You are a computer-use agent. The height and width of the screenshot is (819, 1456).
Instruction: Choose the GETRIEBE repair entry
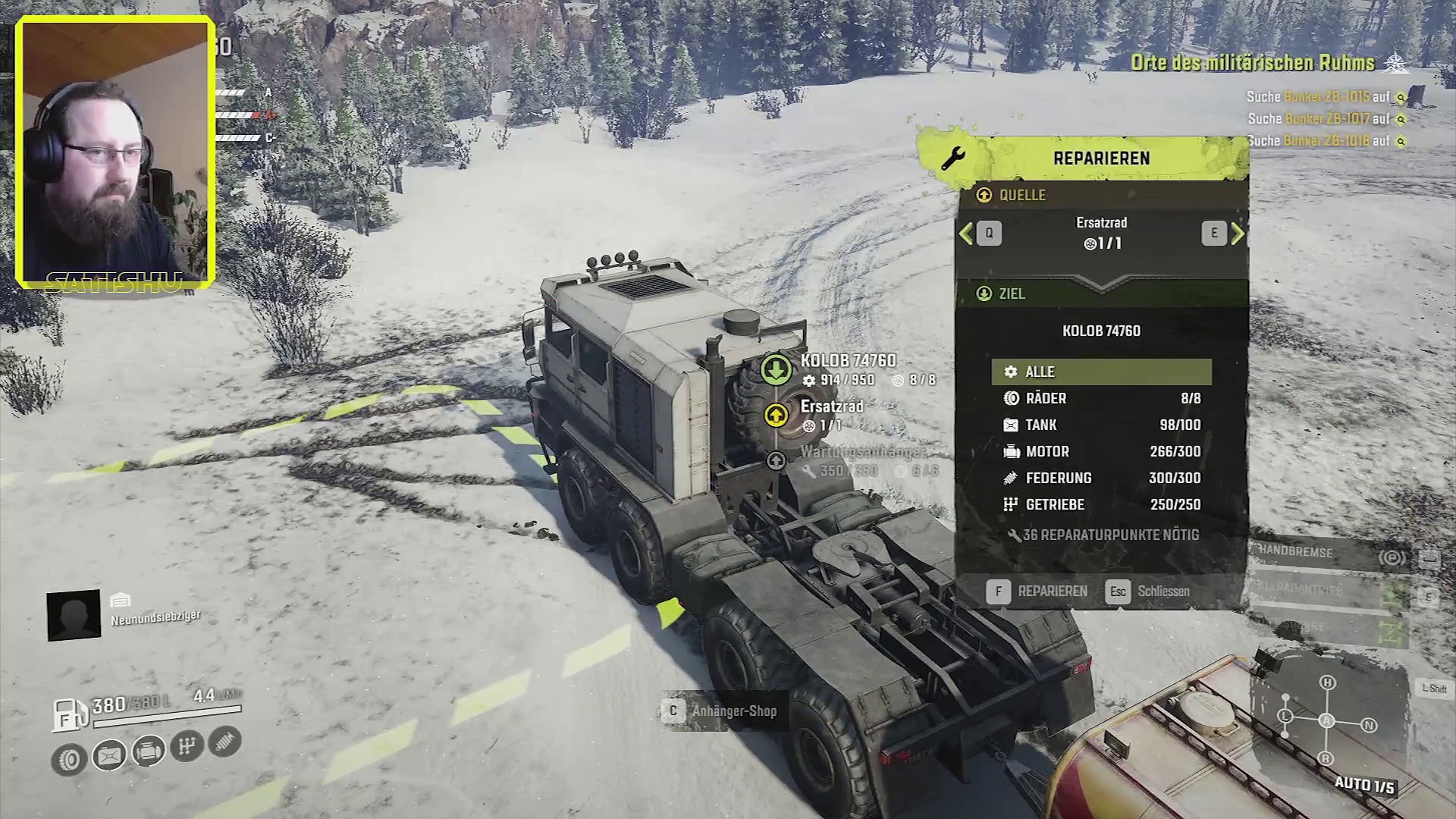tap(1101, 504)
